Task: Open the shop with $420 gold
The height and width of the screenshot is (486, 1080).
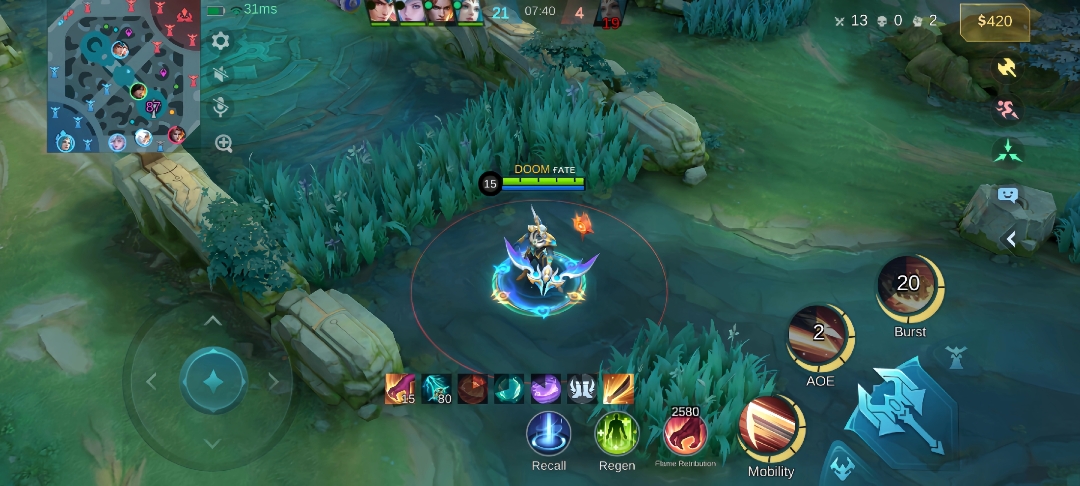Action: click(x=994, y=21)
